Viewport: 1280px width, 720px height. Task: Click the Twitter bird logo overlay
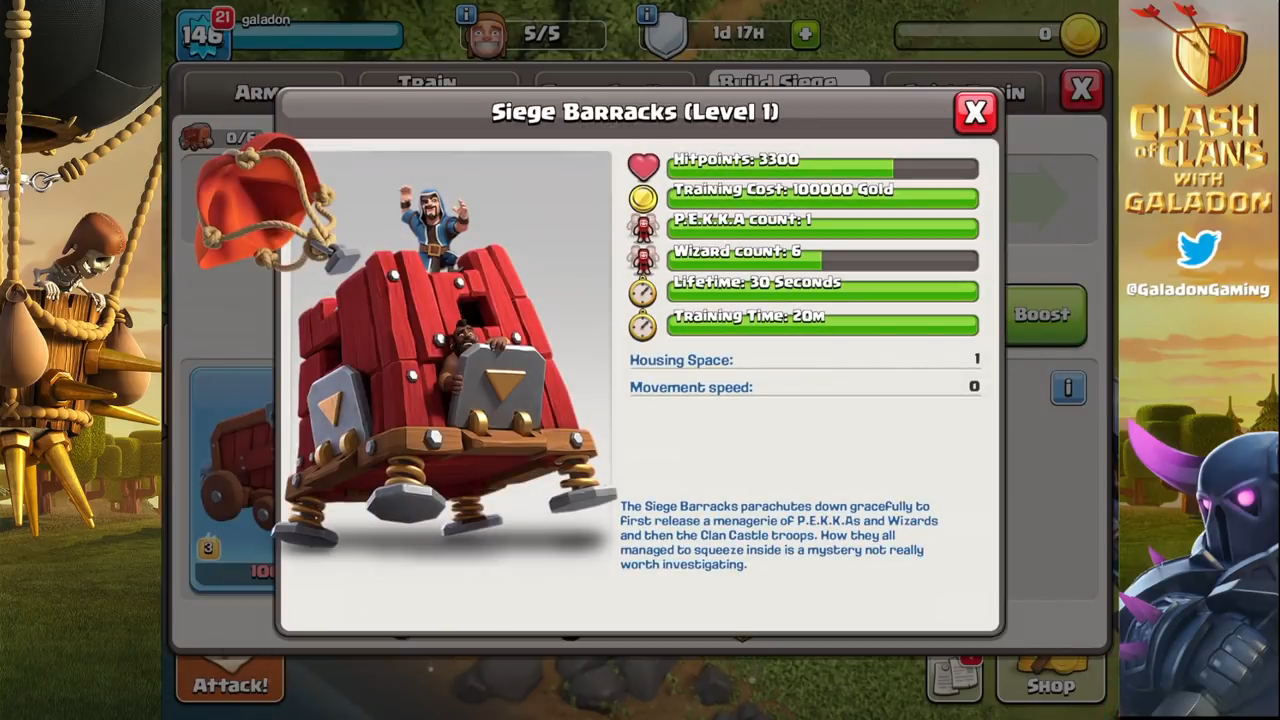pyautogui.click(x=1198, y=250)
